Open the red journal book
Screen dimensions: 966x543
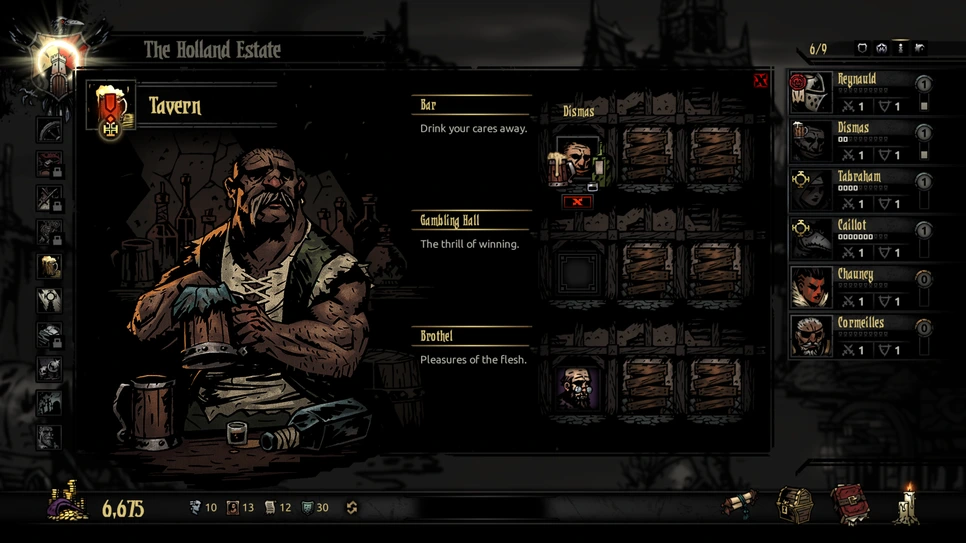tap(849, 503)
